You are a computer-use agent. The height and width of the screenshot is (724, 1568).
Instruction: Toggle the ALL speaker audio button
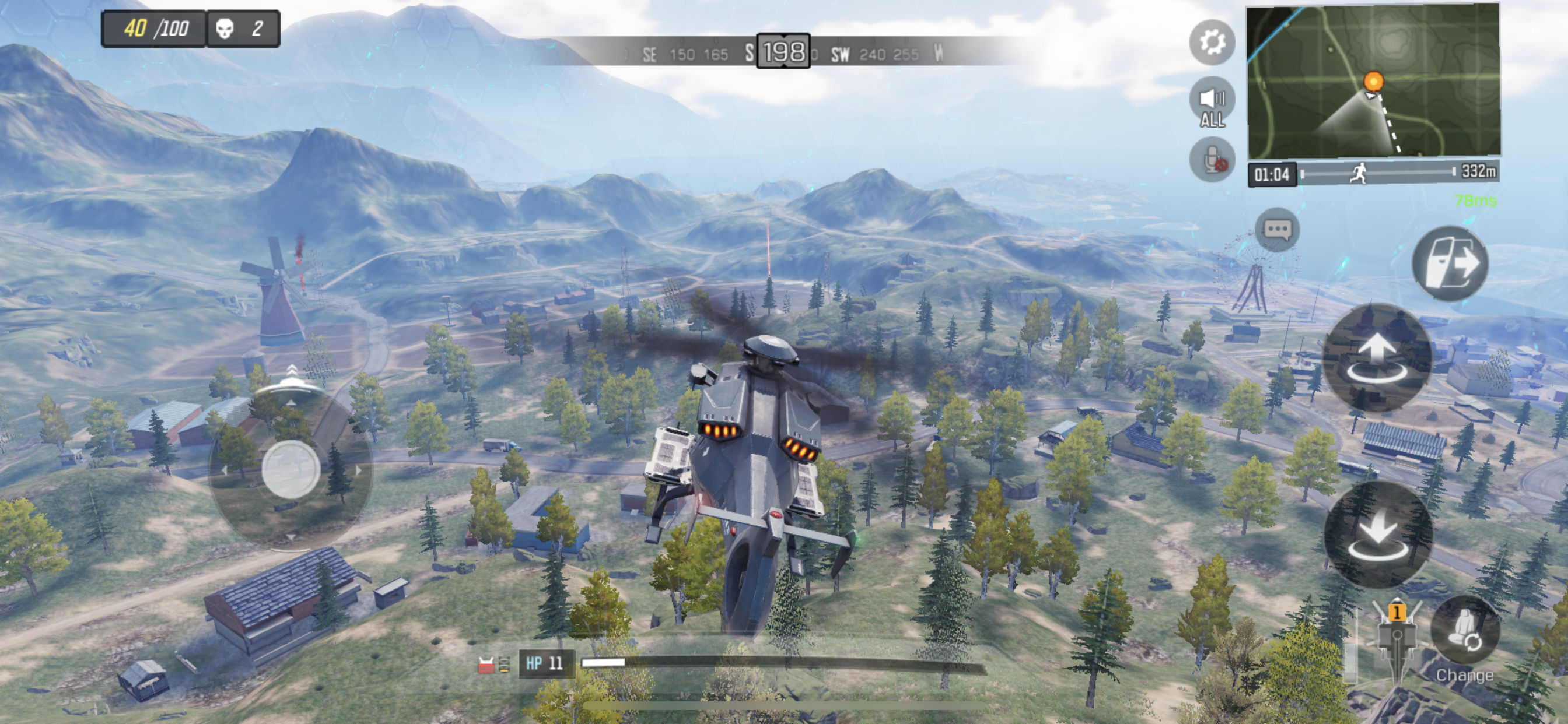coord(1212,103)
